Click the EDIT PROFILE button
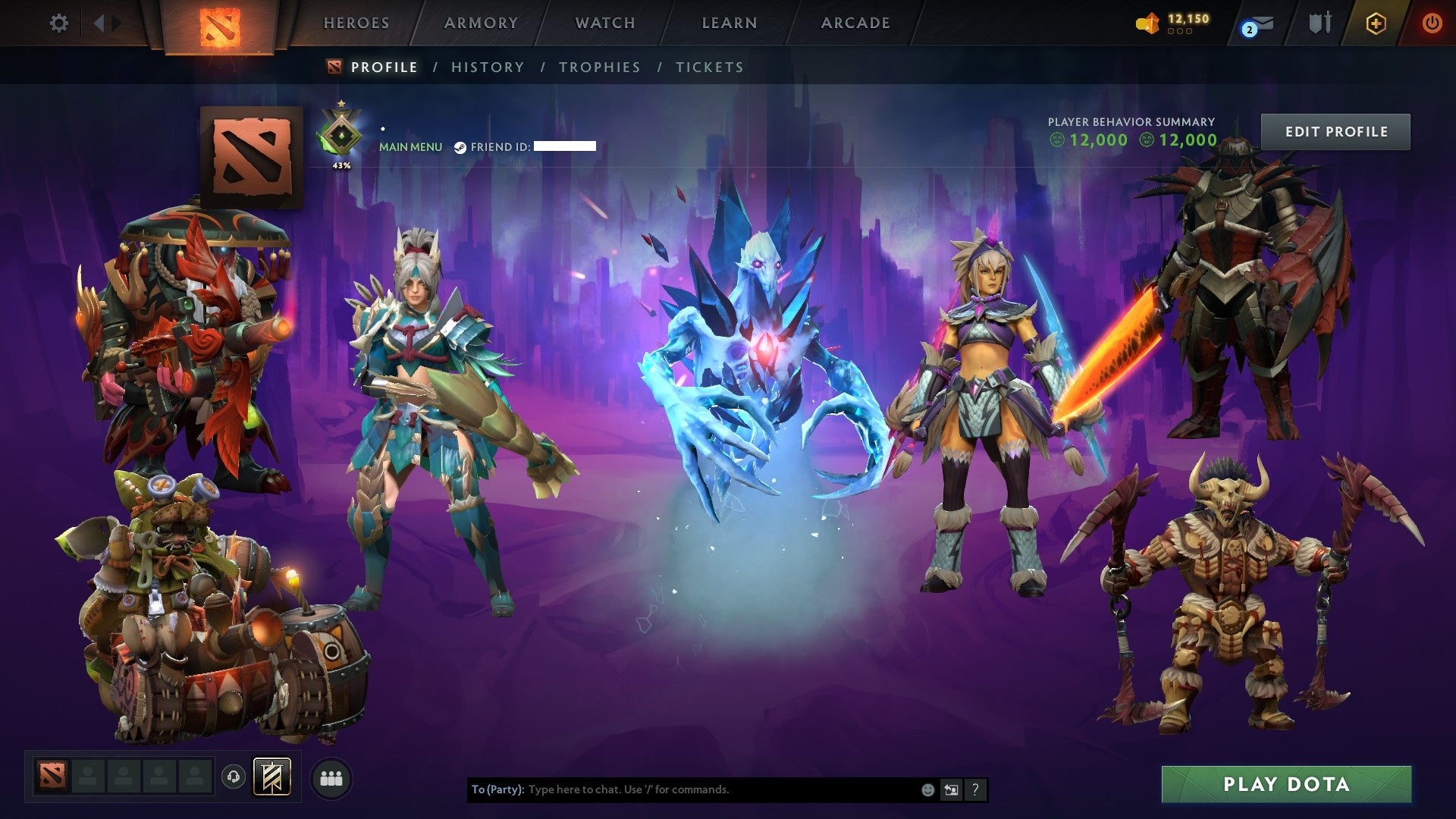Screen dimensions: 1456x819 (x=1335, y=130)
